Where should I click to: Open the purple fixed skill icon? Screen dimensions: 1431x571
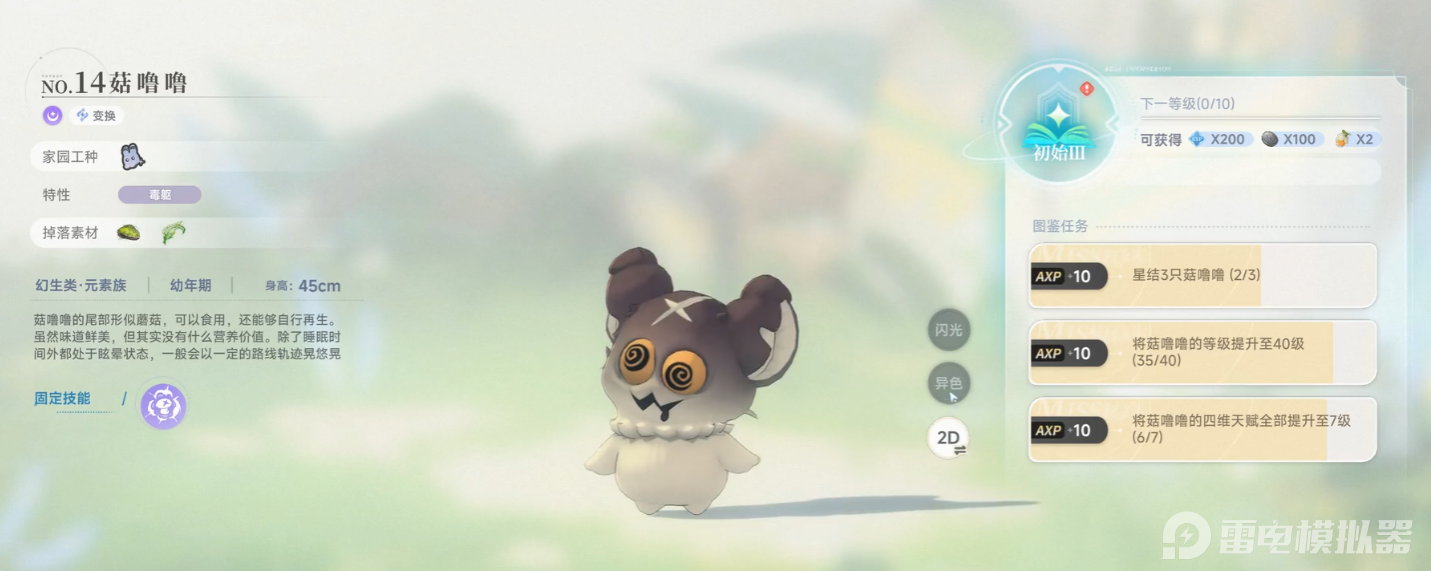(x=162, y=406)
